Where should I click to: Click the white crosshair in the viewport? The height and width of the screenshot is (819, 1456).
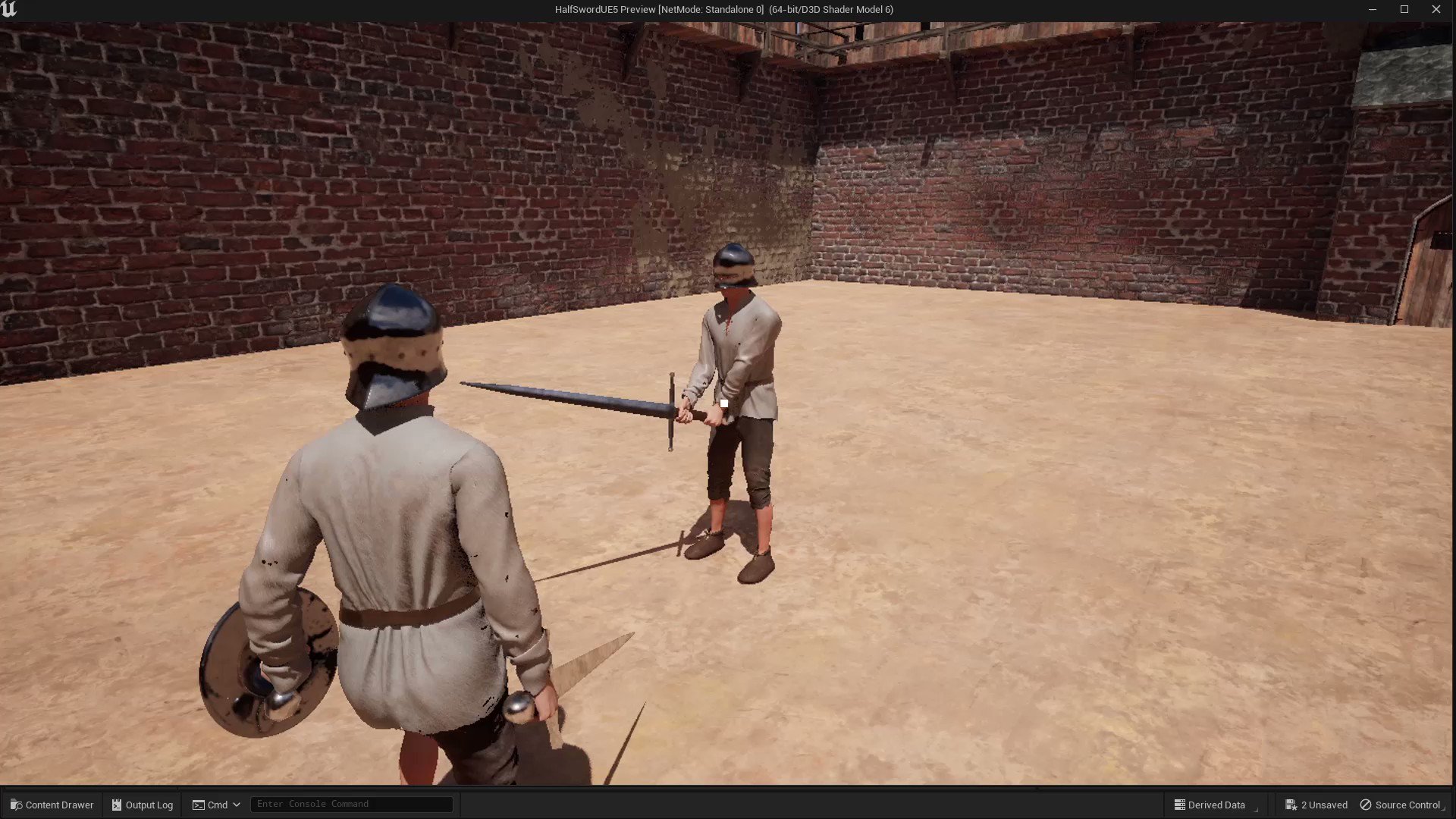click(x=724, y=402)
